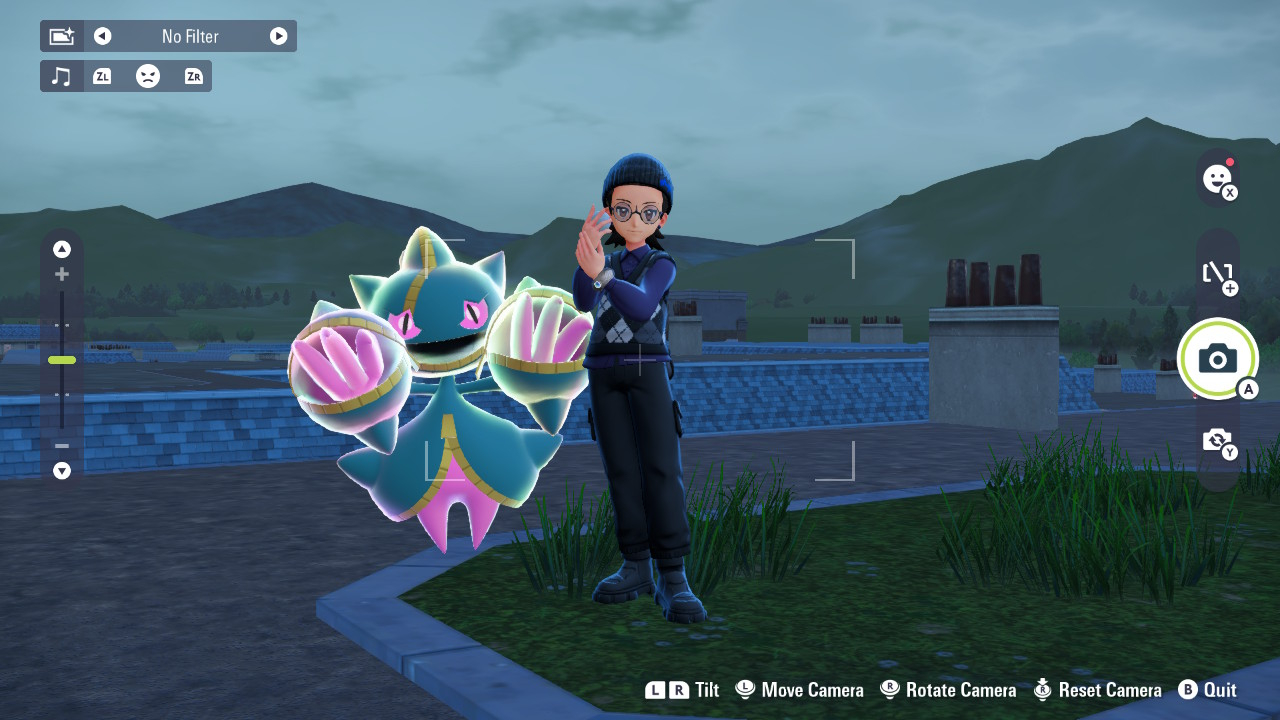The height and width of the screenshot is (720, 1280).
Task: Choose the frowning face expression
Action: (x=148, y=76)
